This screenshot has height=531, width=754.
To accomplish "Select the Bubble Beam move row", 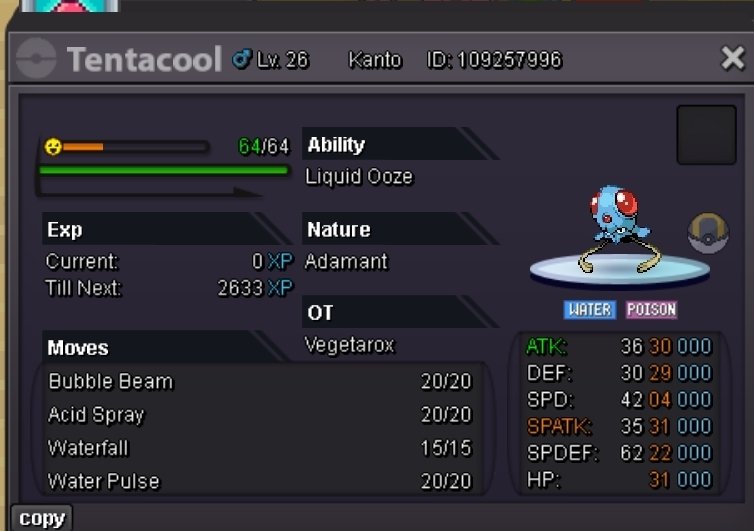I will [x=259, y=382].
